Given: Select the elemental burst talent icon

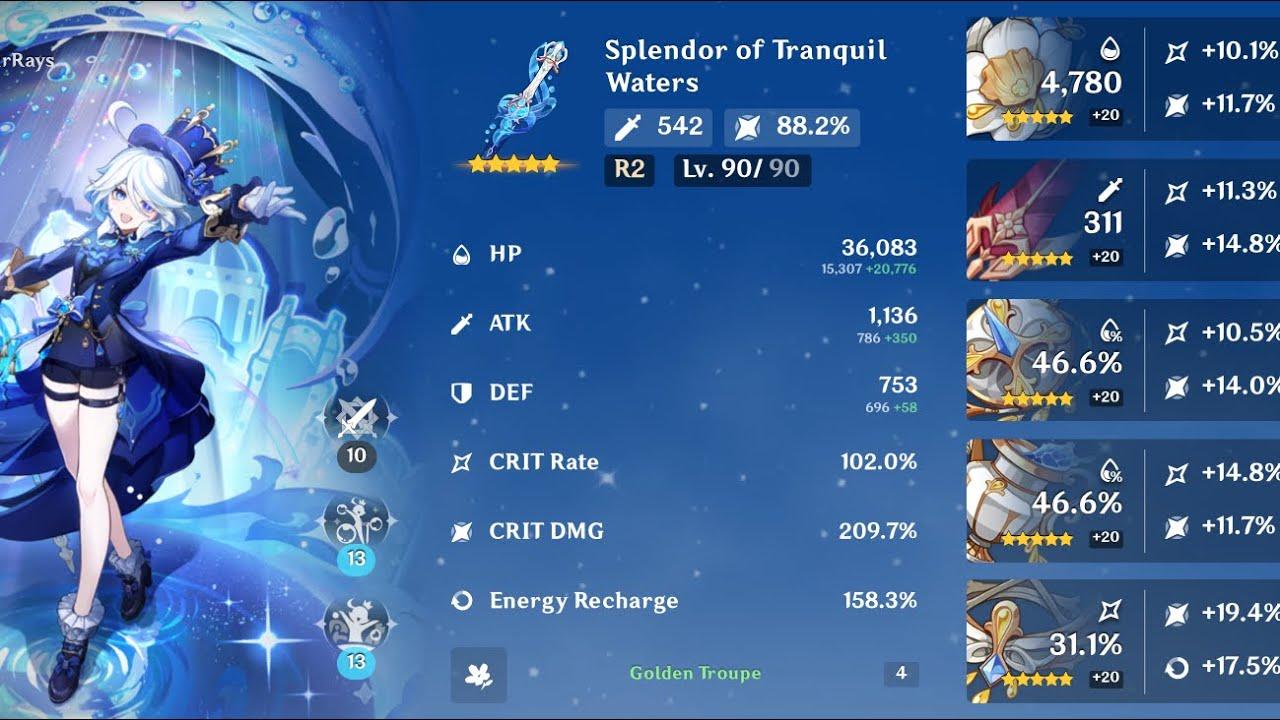Looking at the screenshot, I should [357, 624].
